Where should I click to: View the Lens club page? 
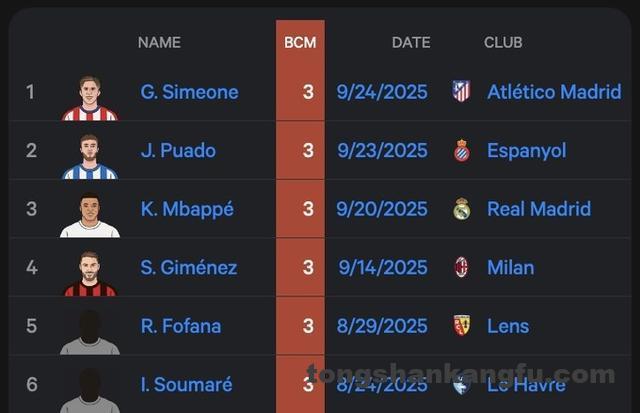pyautogui.click(x=508, y=326)
